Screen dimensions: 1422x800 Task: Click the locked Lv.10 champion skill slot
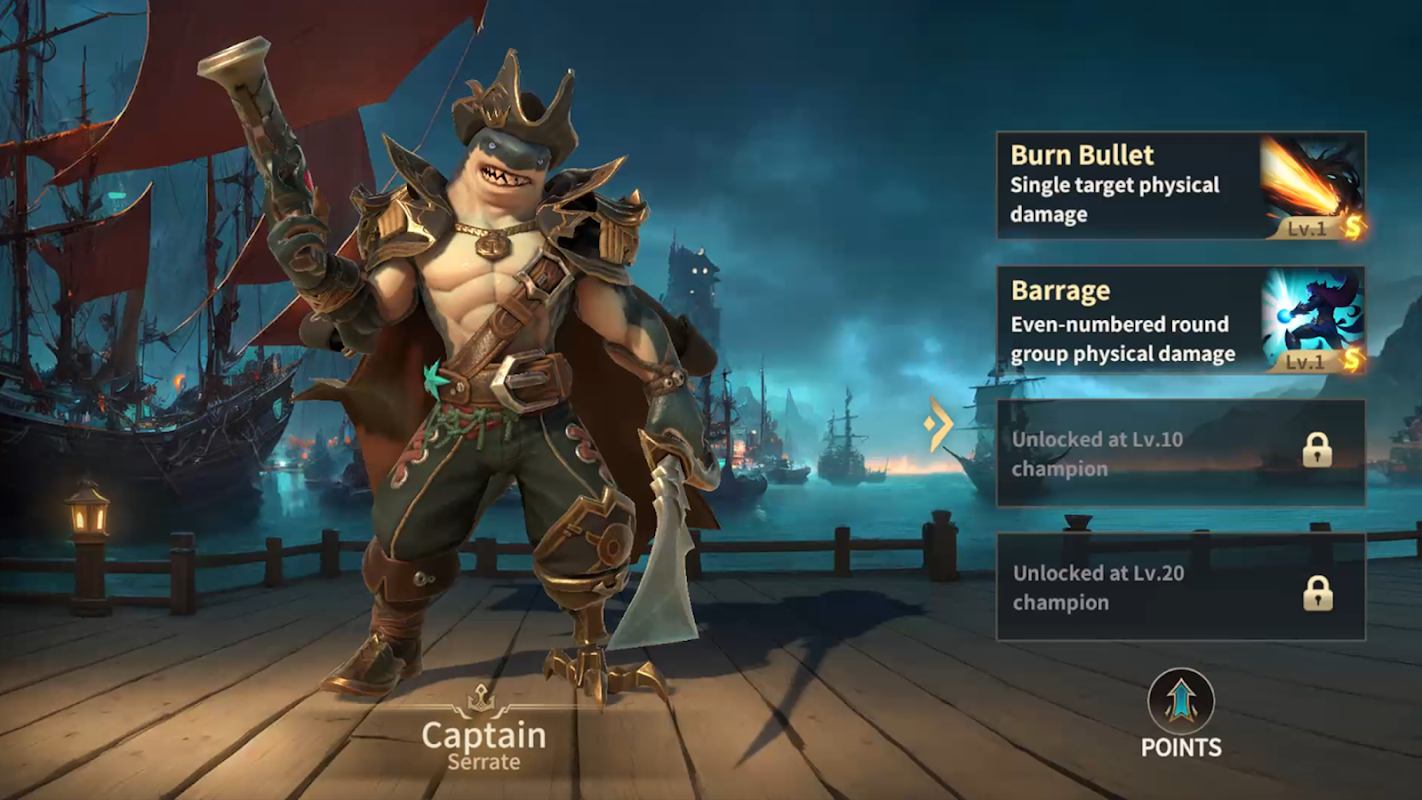1180,453
